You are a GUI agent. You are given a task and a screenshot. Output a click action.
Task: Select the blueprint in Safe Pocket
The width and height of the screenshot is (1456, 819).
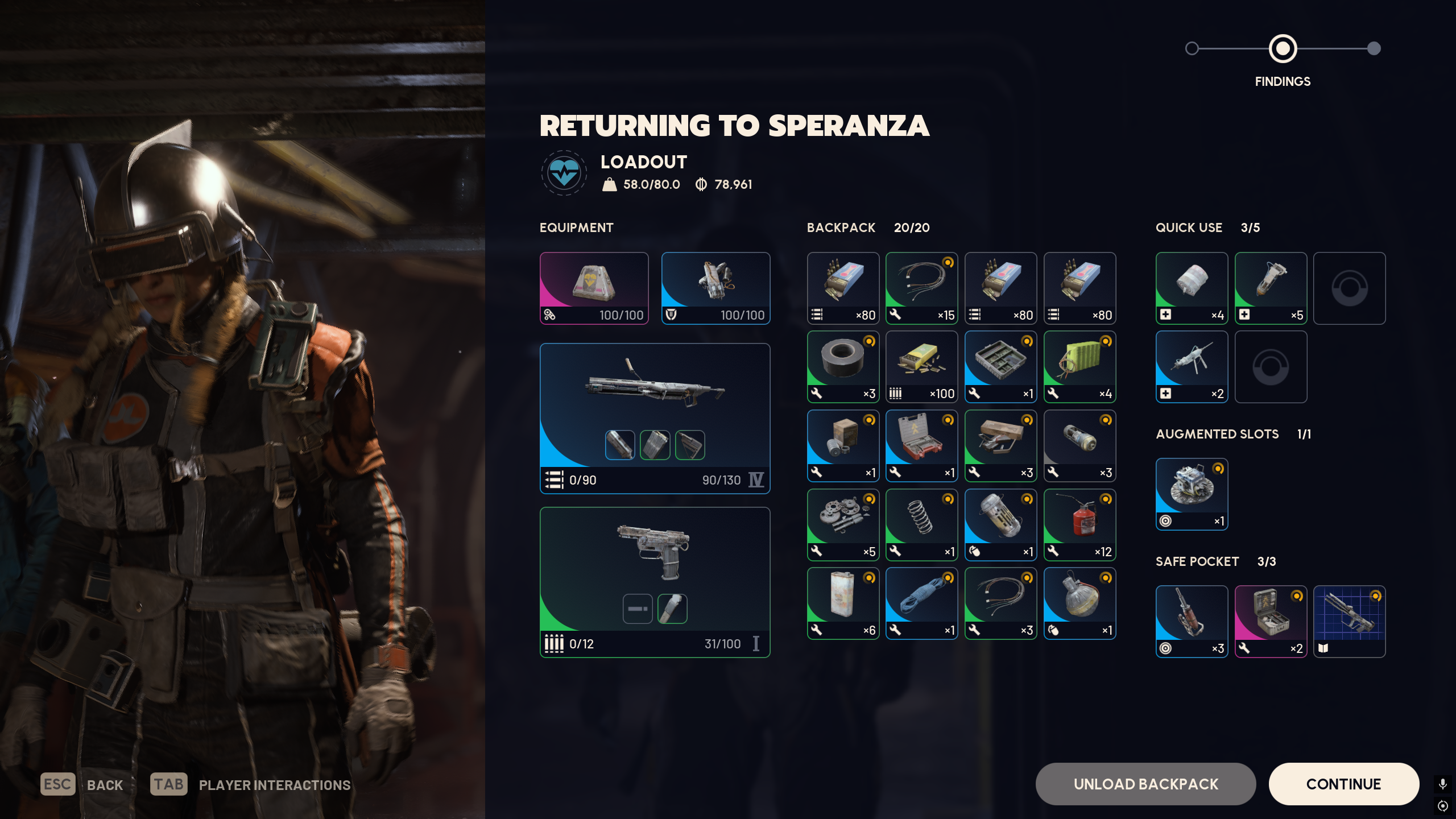coord(1349,621)
